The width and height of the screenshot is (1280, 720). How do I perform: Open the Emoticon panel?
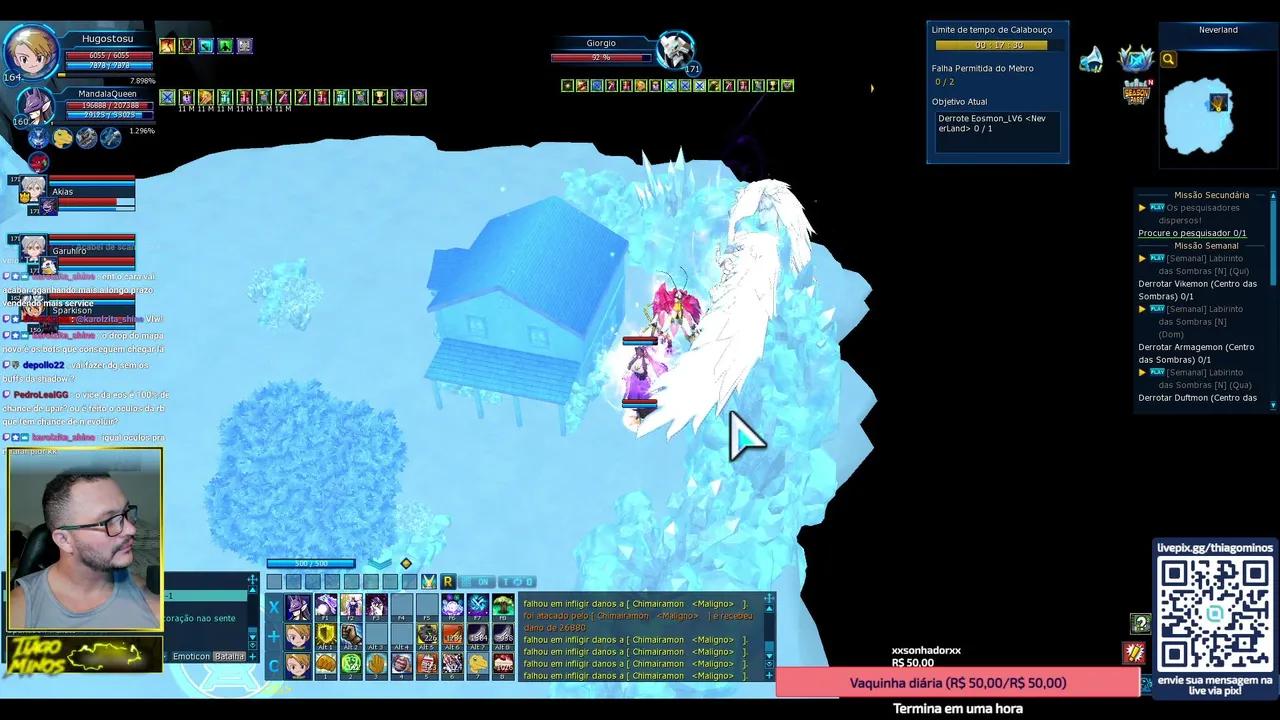(191, 656)
